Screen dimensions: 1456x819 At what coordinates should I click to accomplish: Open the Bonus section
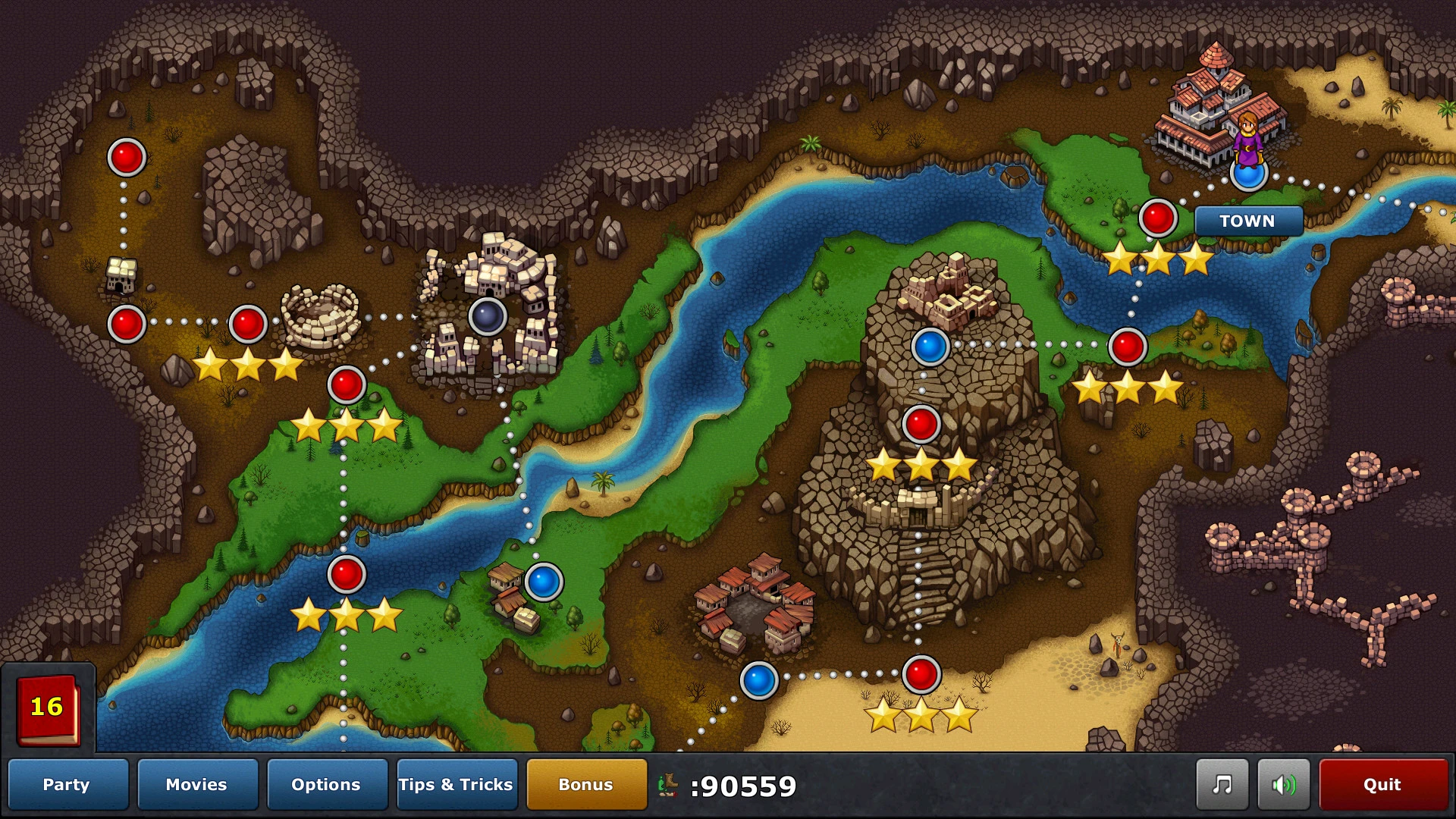586,785
